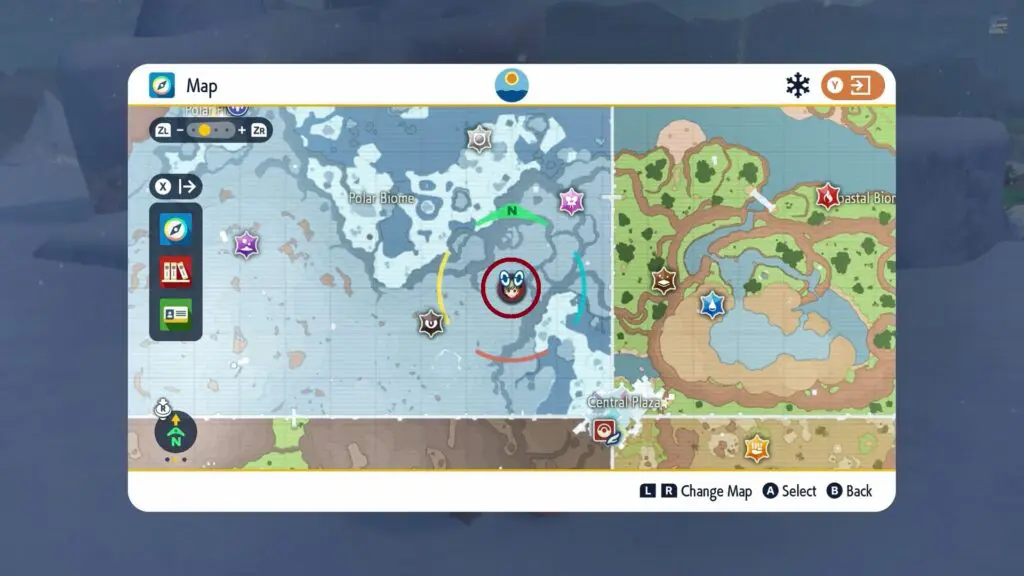This screenshot has height=576, width=1024.
Task: Open the green profile card icon
Action: pyautogui.click(x=176, y=314)
